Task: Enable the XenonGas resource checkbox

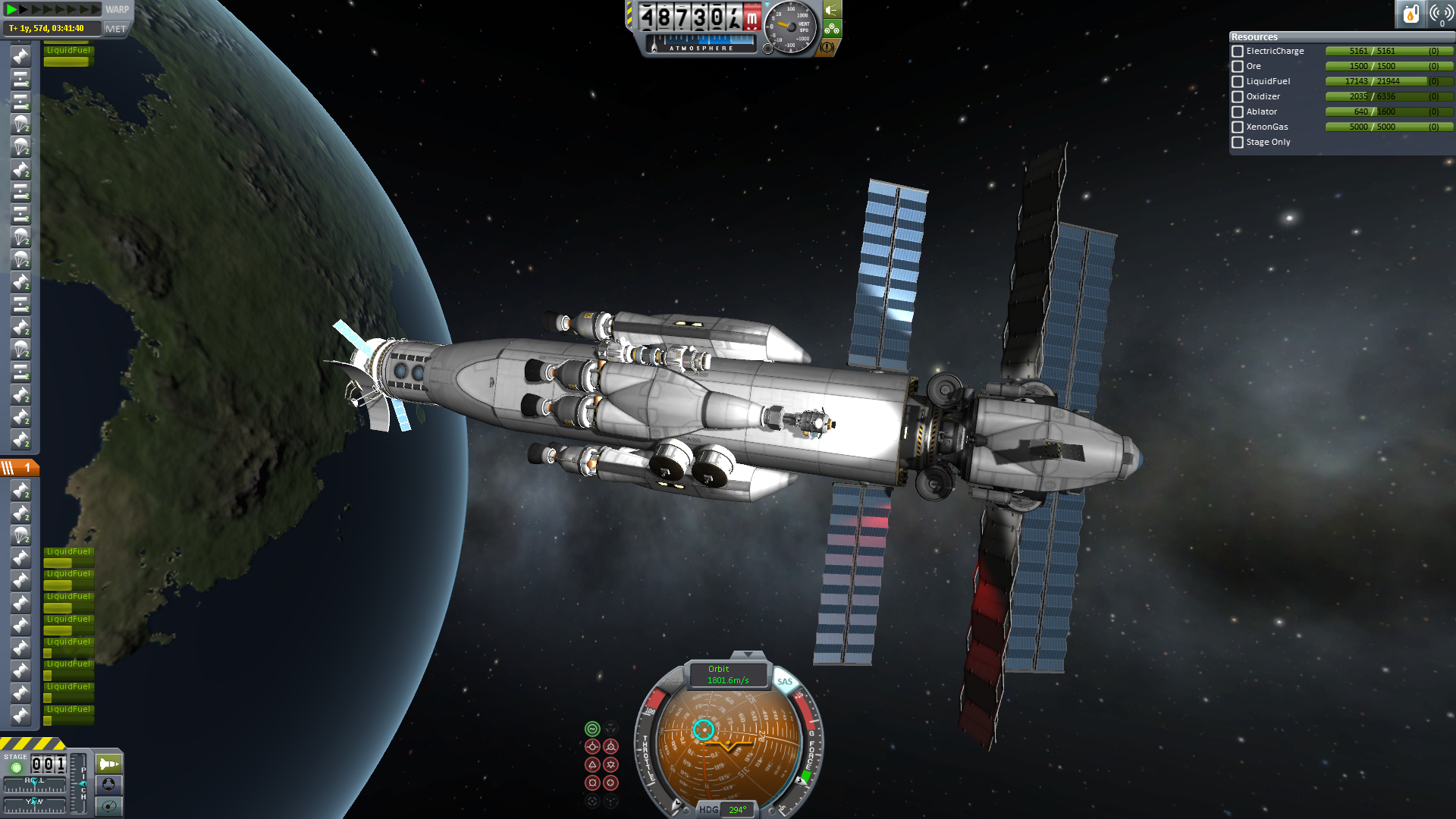Action: click(x=1238, y=127)
